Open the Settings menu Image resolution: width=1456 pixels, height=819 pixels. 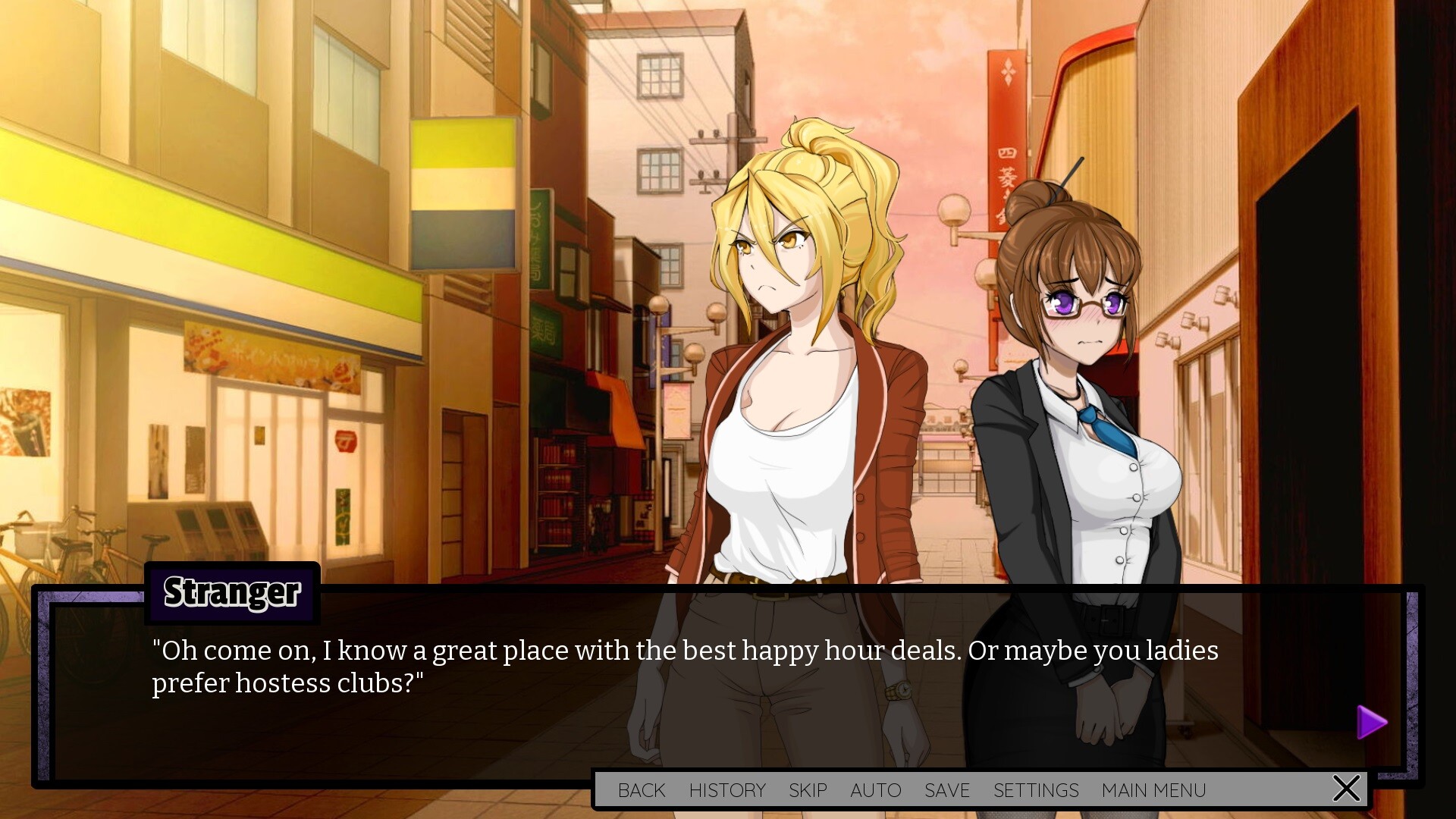pyautogui.click(x=1036, y=790)
